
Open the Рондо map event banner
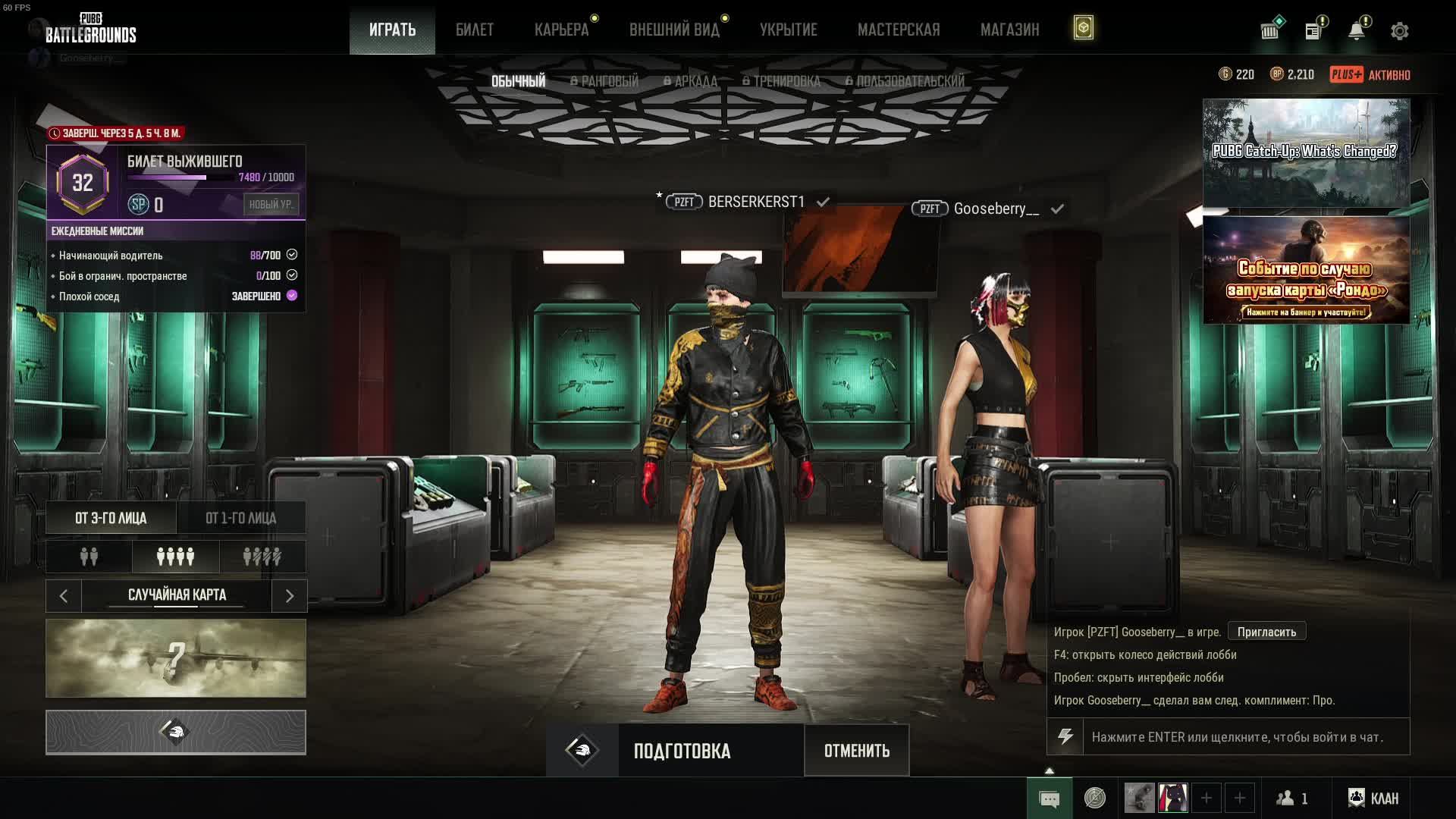pyautogui.click(x=1306, y=271)
